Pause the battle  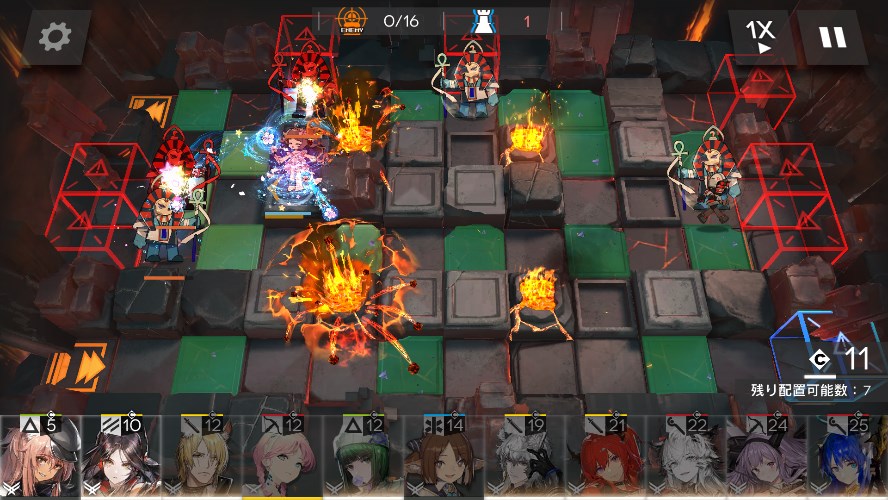point(832,37)
